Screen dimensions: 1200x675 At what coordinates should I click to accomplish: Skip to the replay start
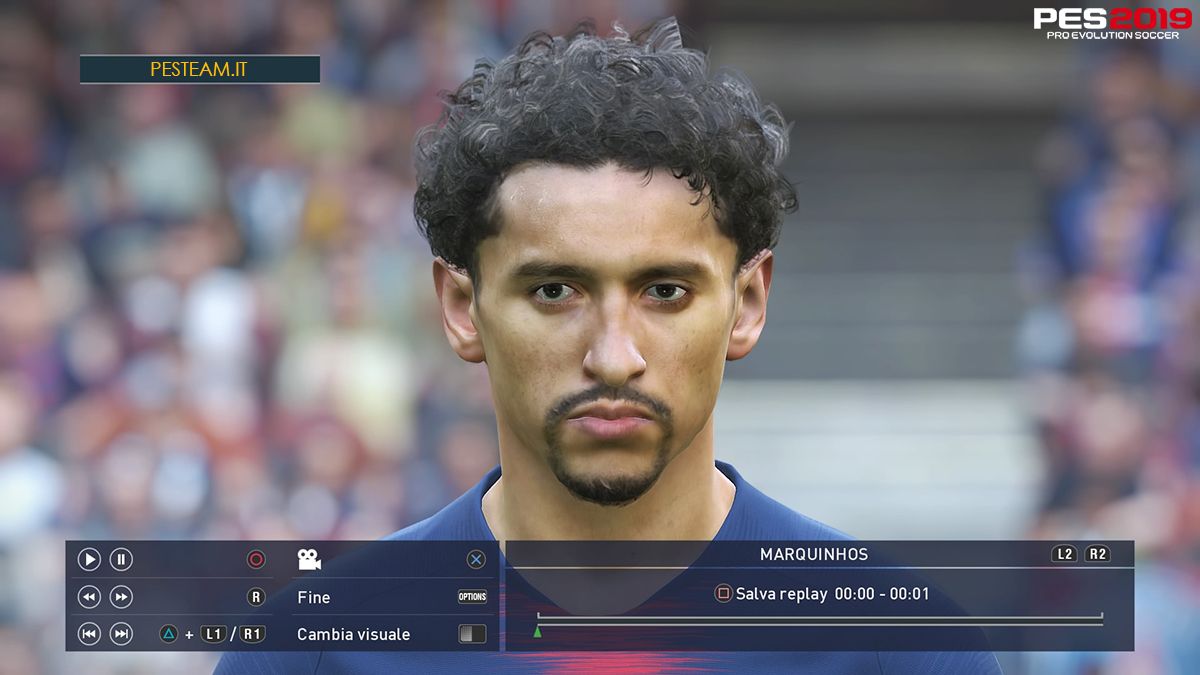(x=89, y=634)
